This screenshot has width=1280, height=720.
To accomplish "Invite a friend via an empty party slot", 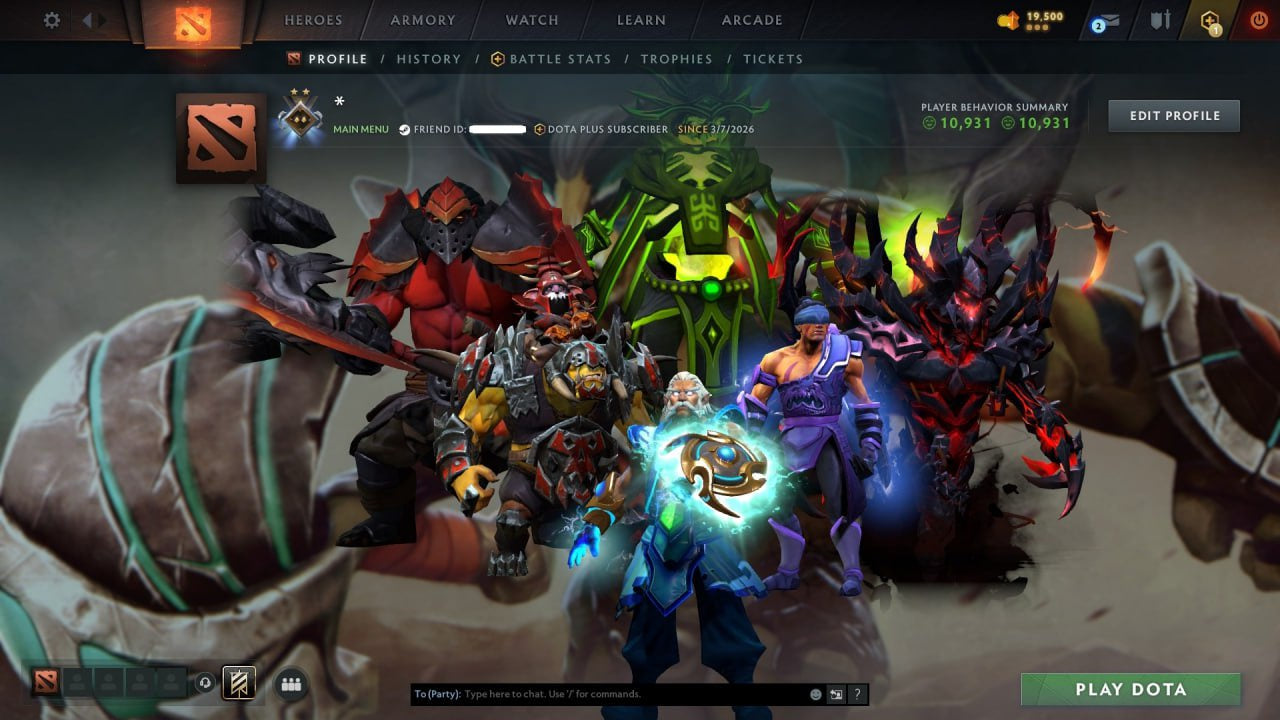I will tap(75, 683).
